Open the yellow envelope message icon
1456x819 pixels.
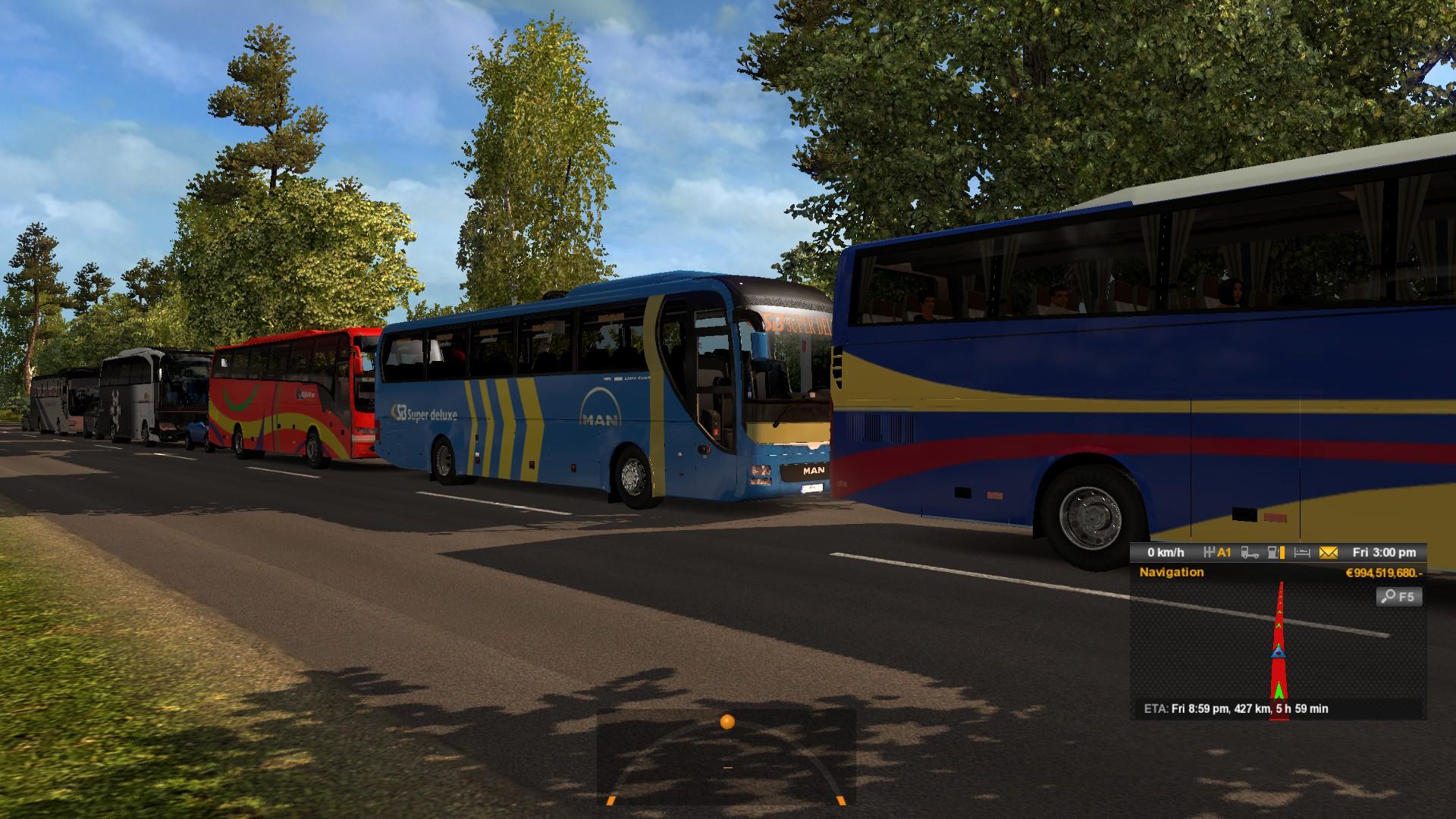tap(1328, 553)
